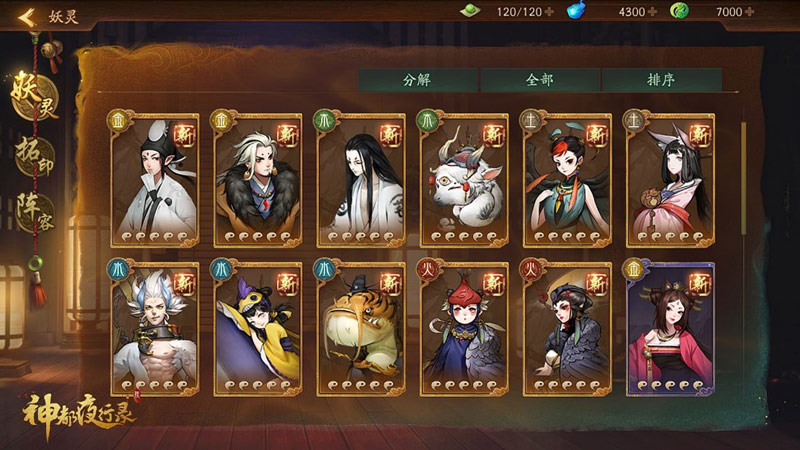The image size is (800, 450).
Task: Add more blue gem currency
Action: tap(653, 12)
